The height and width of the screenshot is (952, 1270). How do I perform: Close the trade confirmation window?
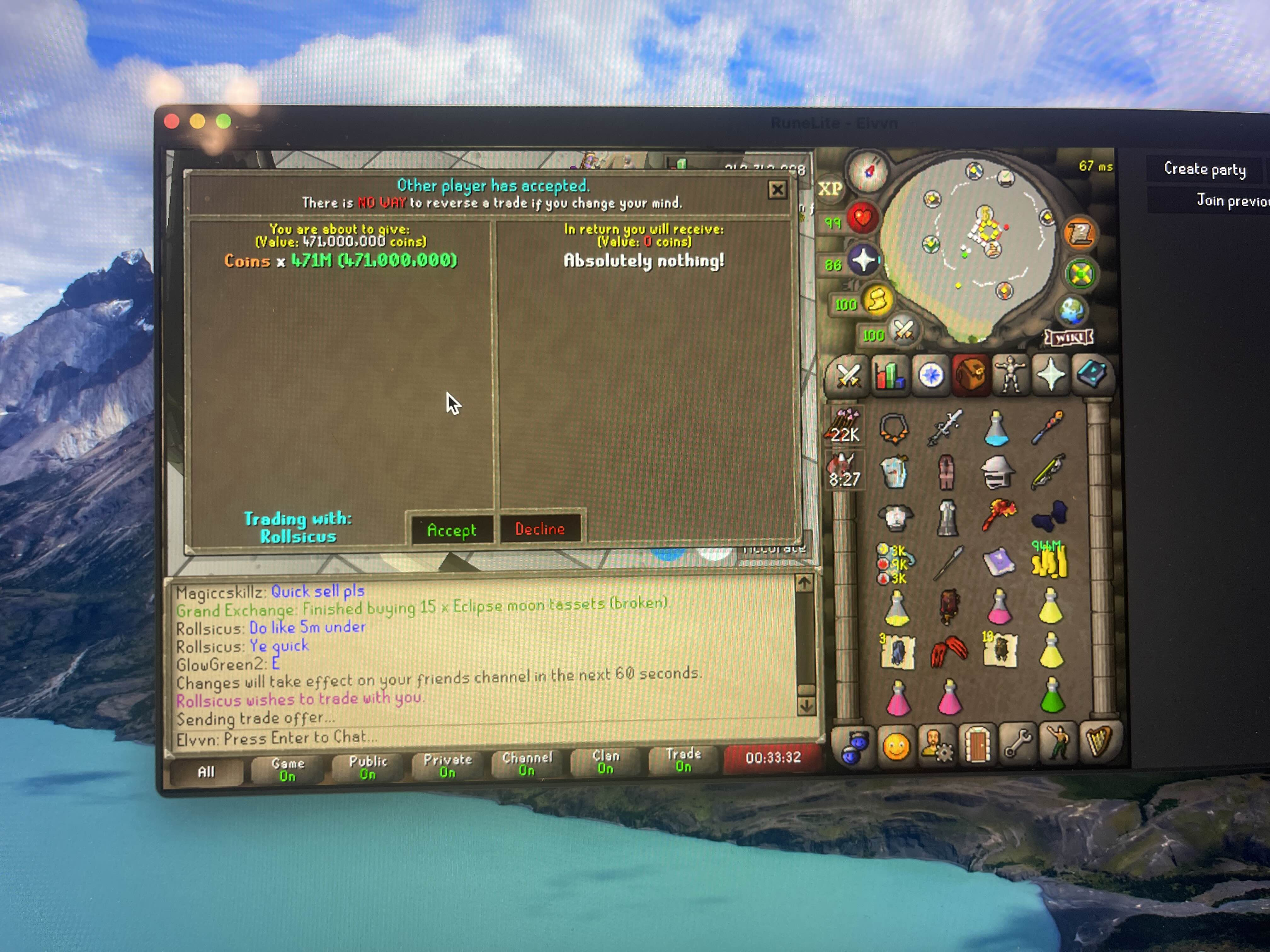(x=777, y=190)
